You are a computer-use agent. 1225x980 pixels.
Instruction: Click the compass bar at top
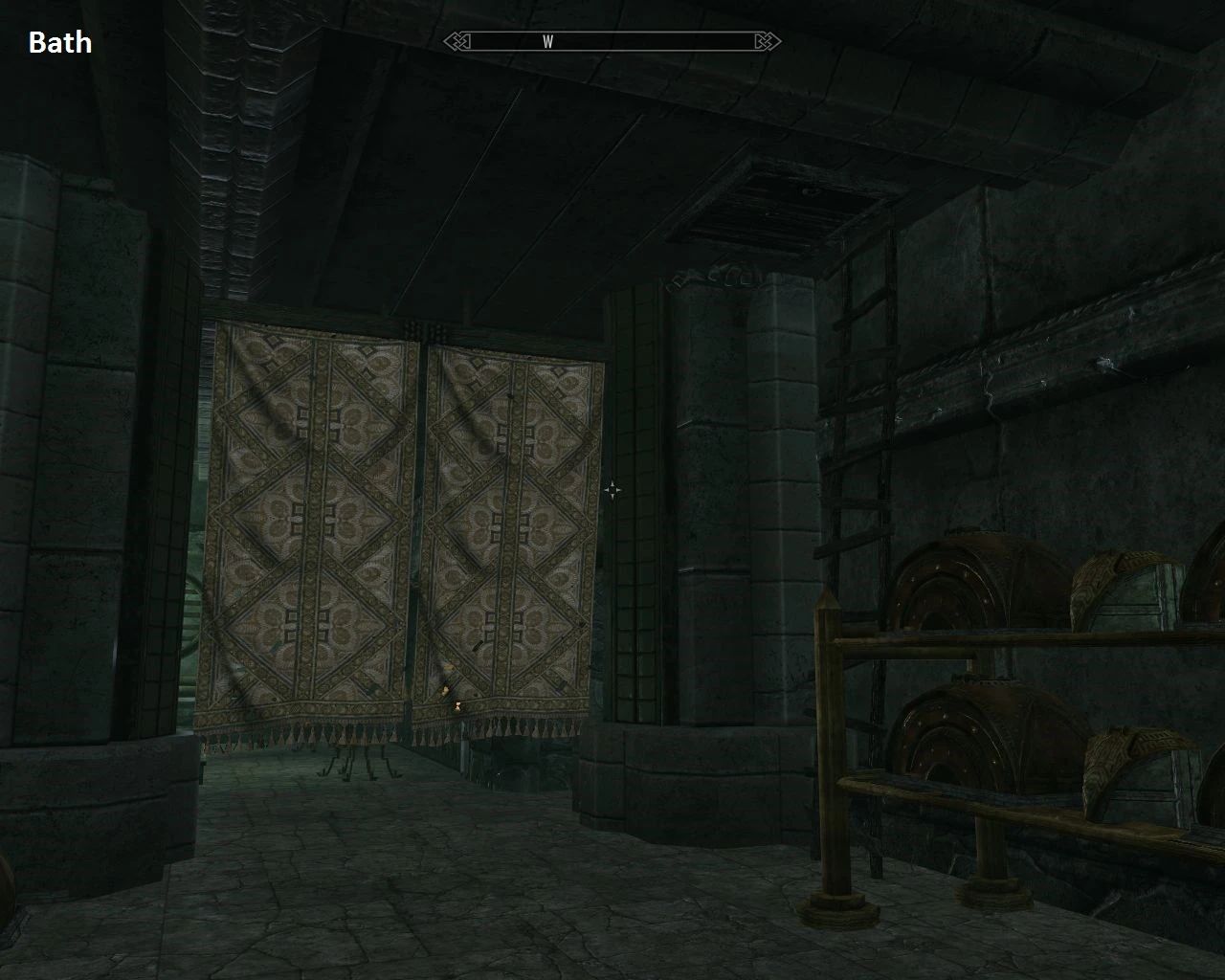pyautogui.click(x=612, y=41)
